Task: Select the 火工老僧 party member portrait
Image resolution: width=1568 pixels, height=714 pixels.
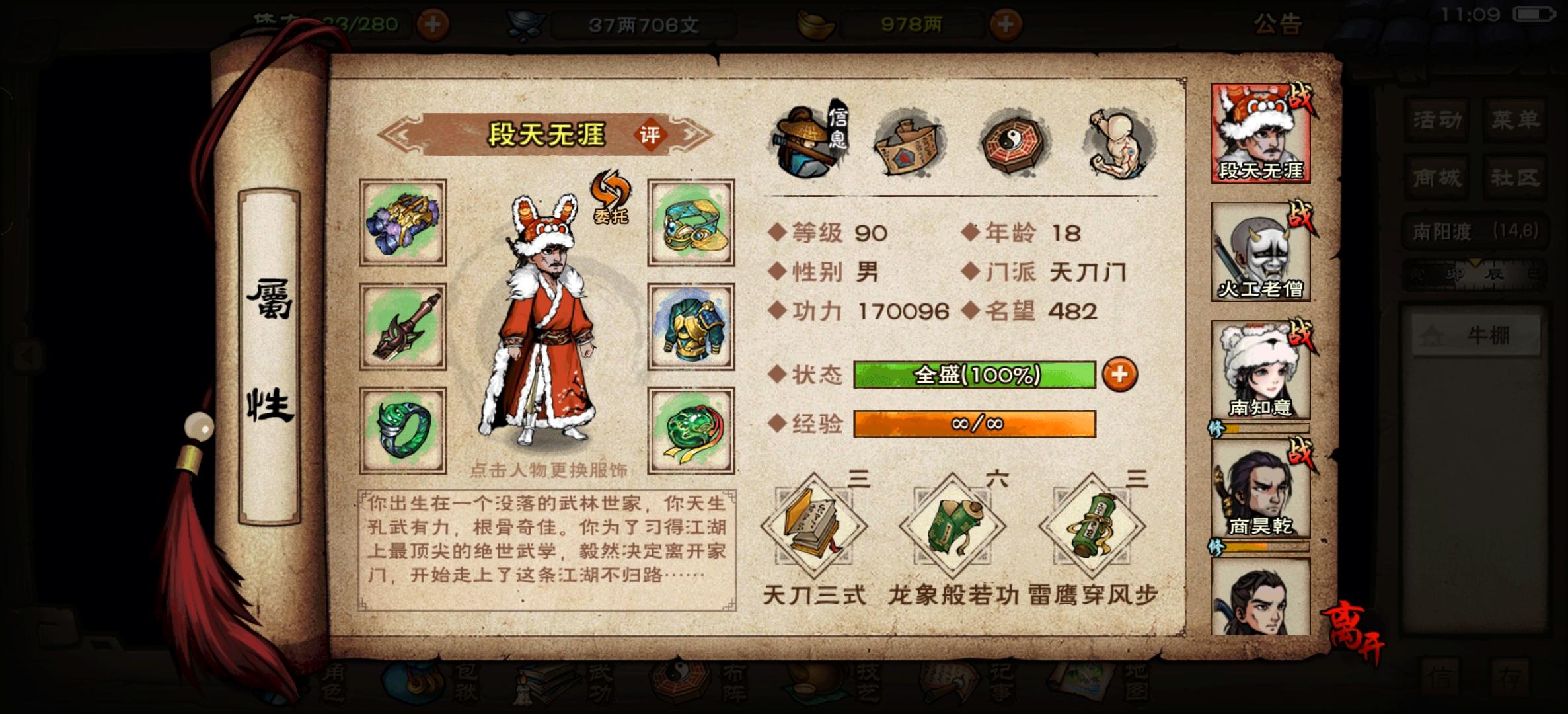Action: coord(1259,251)
